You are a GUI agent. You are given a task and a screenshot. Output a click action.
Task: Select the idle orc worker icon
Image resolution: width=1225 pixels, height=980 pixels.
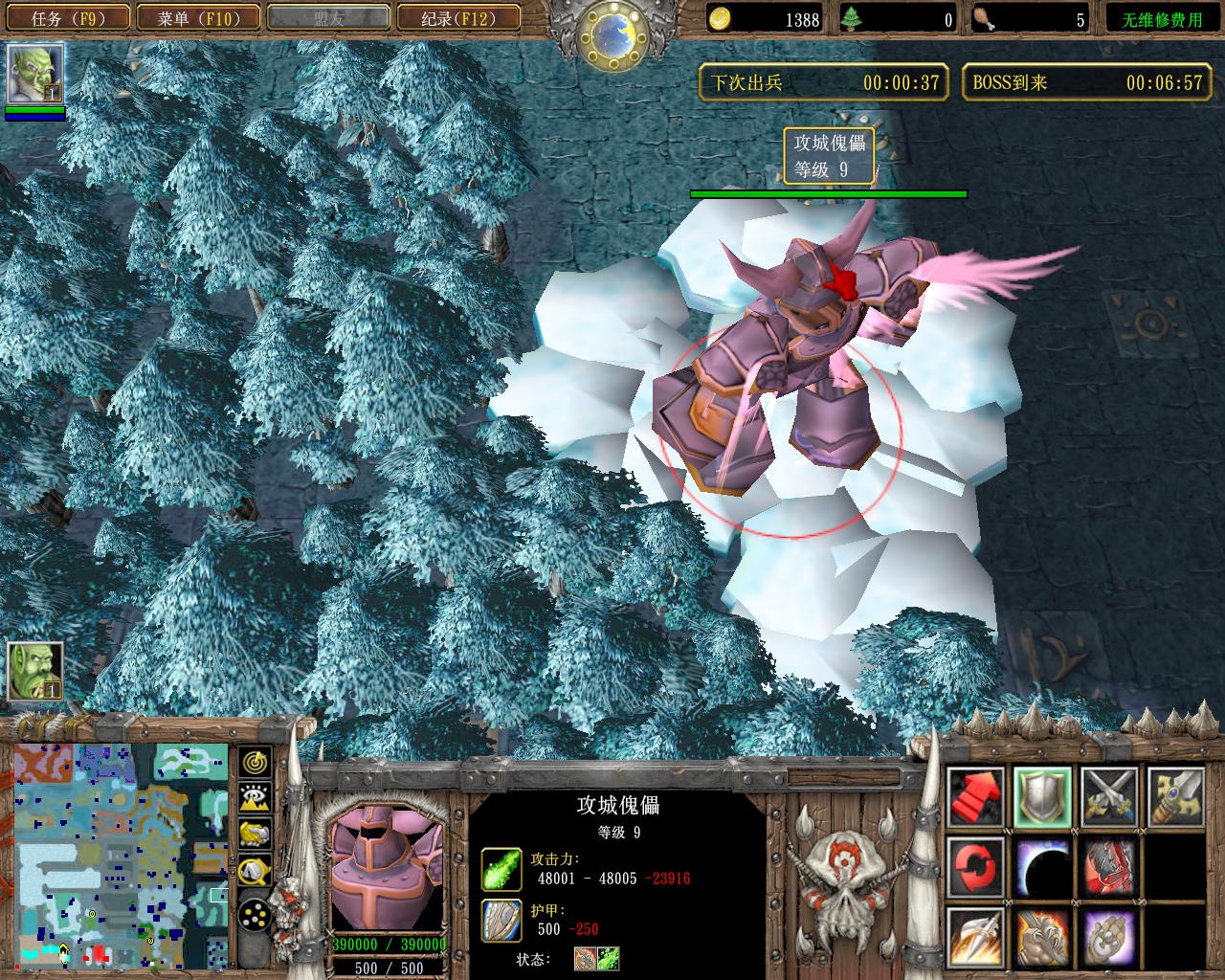tap(35, 670)
